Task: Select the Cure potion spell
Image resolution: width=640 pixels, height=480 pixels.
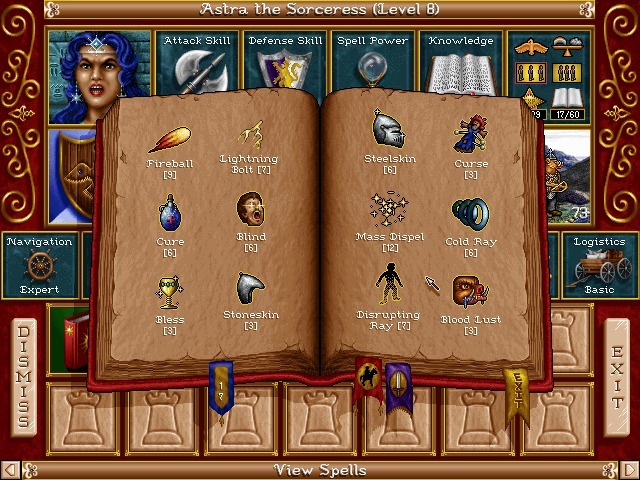Action: pyautogui.click(x=170, y=212)
